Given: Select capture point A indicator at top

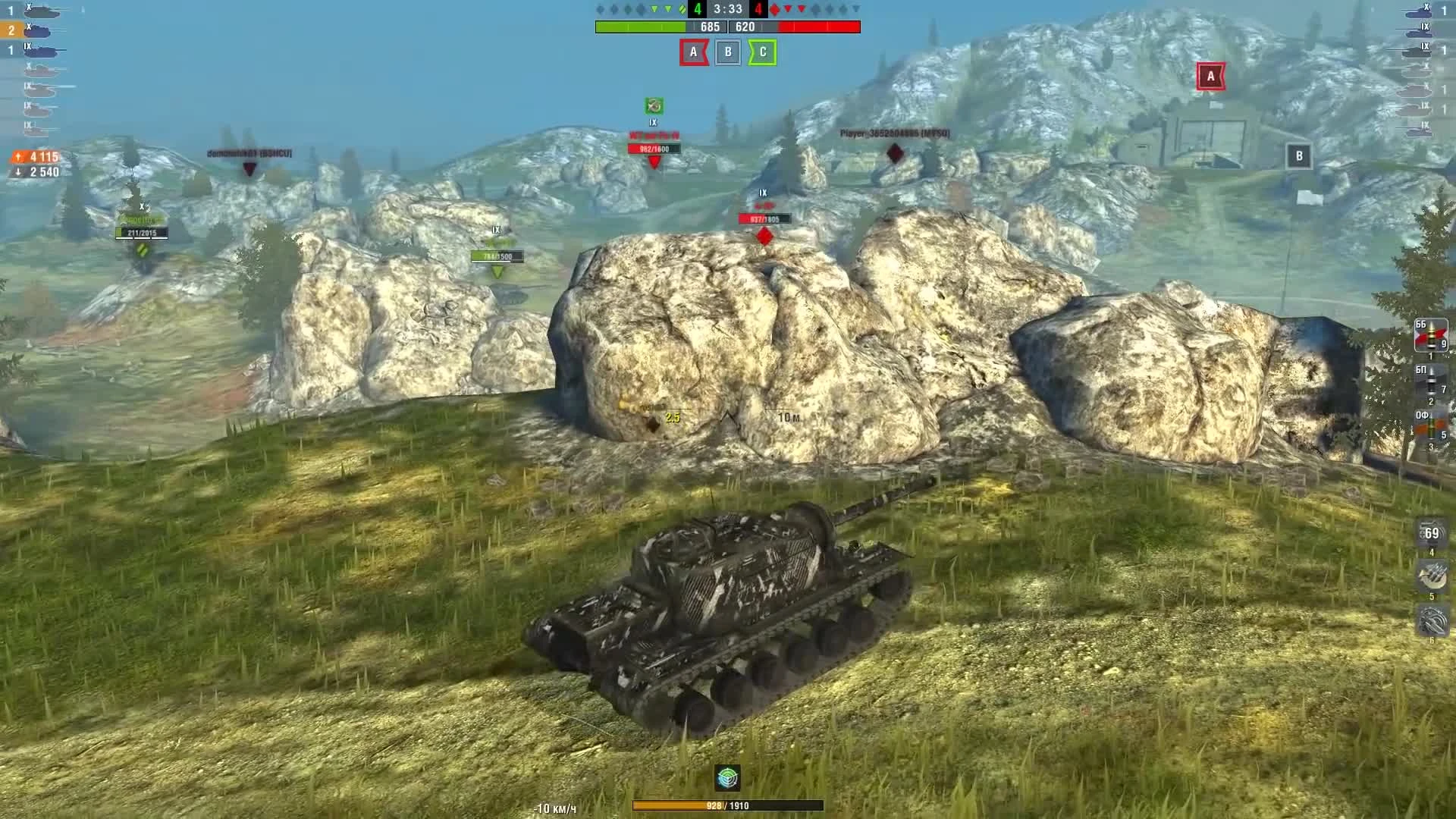Looking at the screenshot, I should pos(692,53).
